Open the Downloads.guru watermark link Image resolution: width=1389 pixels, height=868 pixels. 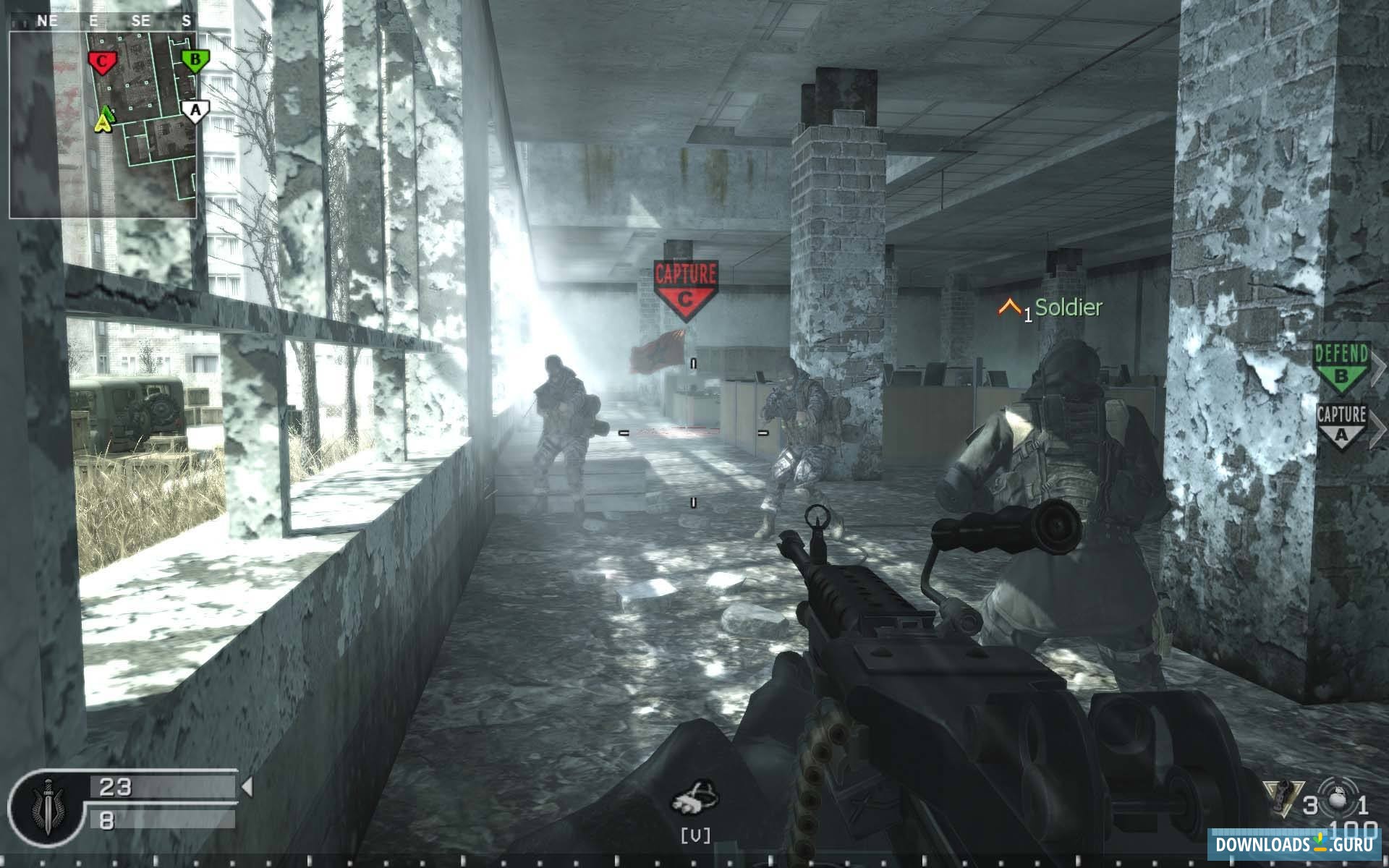[x=1295, y=844]
